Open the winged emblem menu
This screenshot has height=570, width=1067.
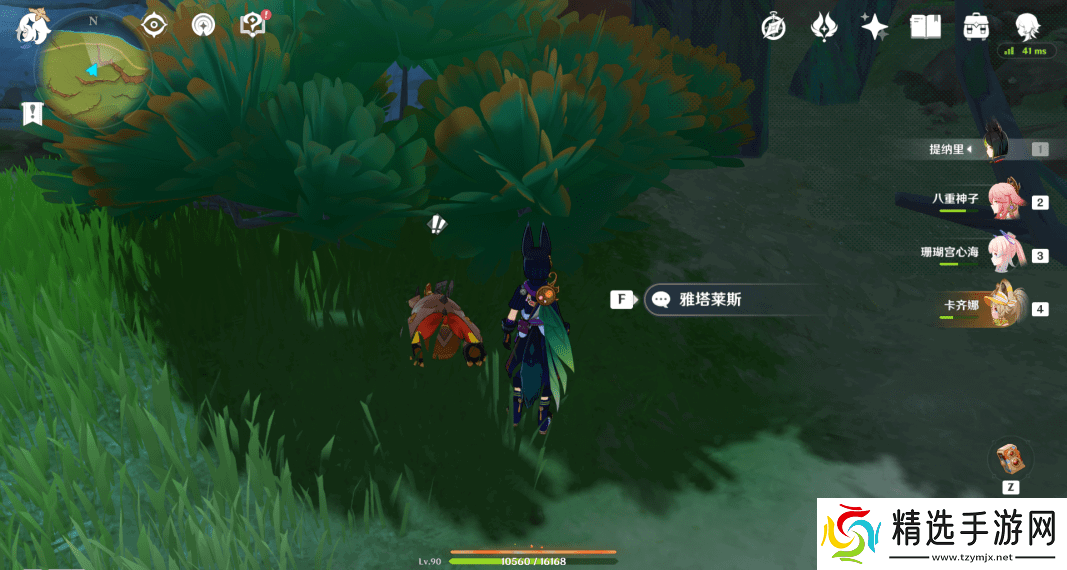(824, 27)
